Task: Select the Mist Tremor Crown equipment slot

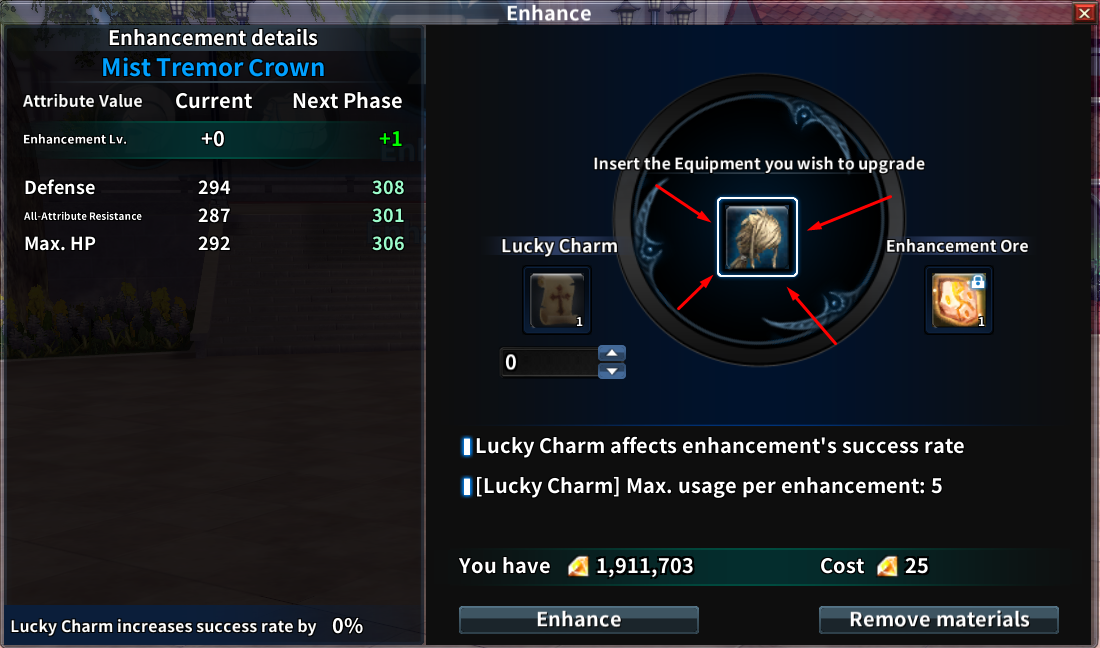Action: pyautogui.click(x=757, y=237)
